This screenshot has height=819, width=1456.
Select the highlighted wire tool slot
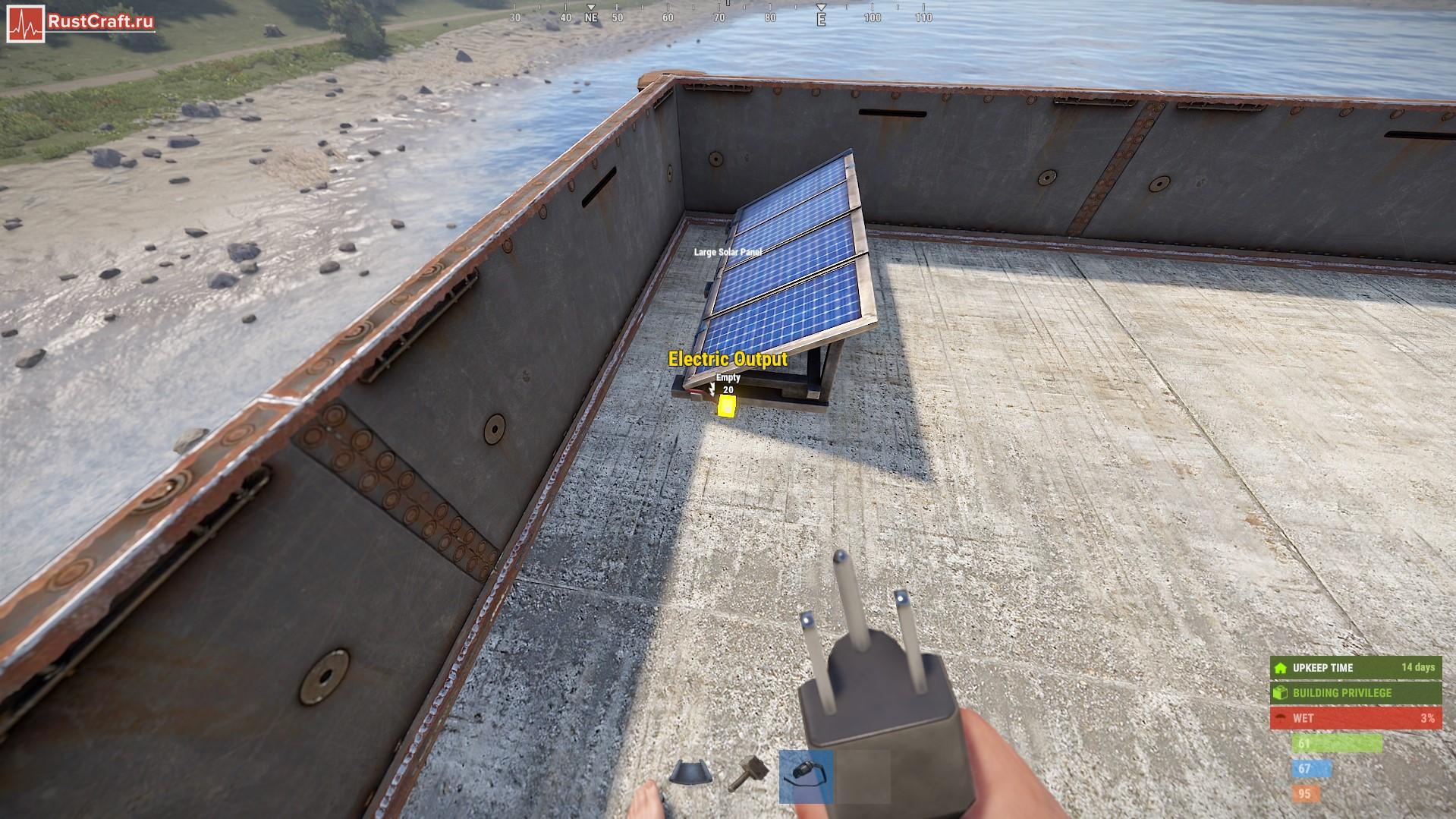tap(806, 776)
